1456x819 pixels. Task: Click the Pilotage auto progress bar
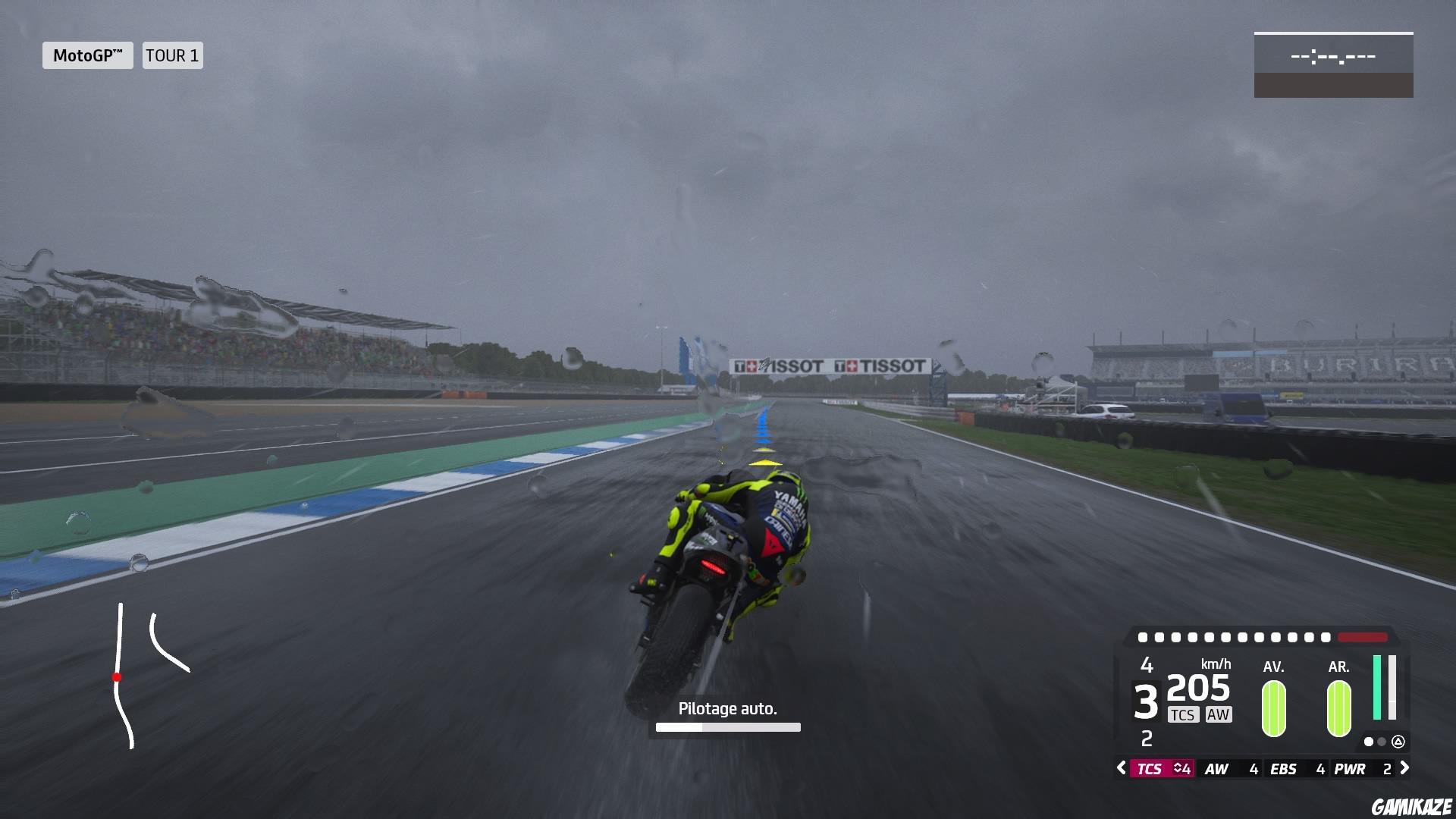(x=727, y=726)
